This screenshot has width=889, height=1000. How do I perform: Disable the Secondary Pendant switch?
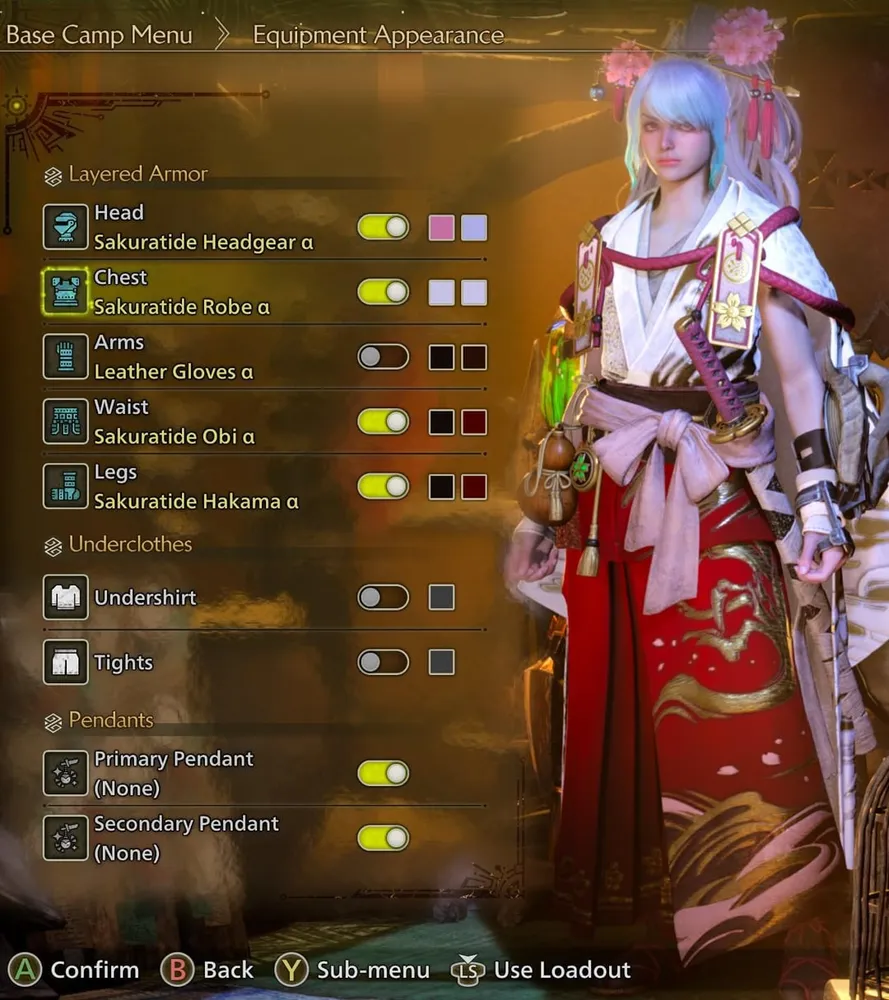click(383, 838)
